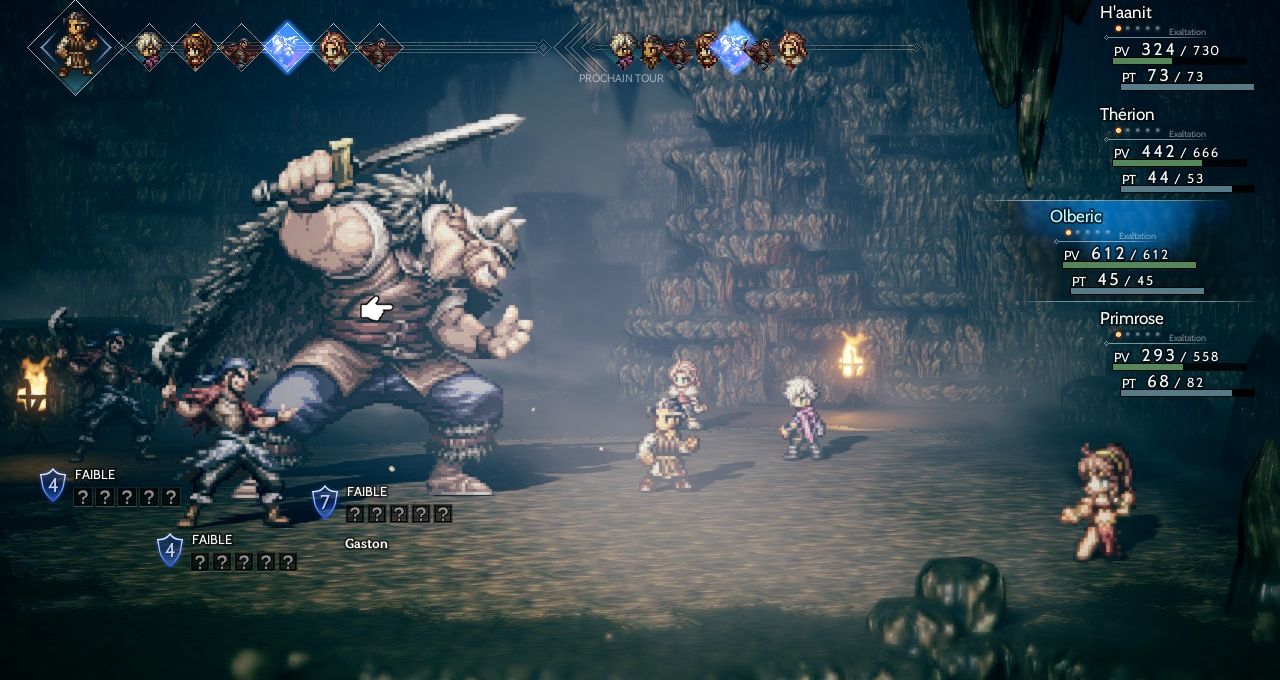
Task: Choose Thérion's party status panel
Action: tap(1178, 151)
